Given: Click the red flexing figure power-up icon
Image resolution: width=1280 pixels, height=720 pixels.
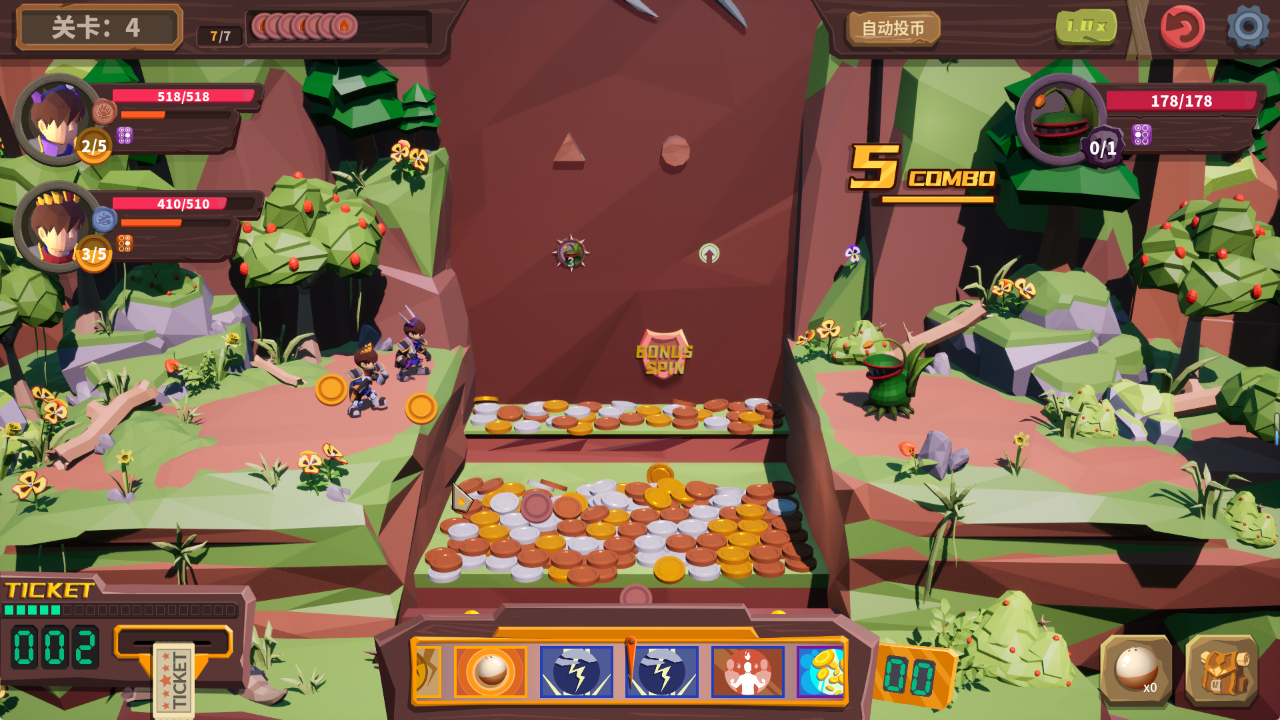Looking at the screenshot, I should (747, 671).
